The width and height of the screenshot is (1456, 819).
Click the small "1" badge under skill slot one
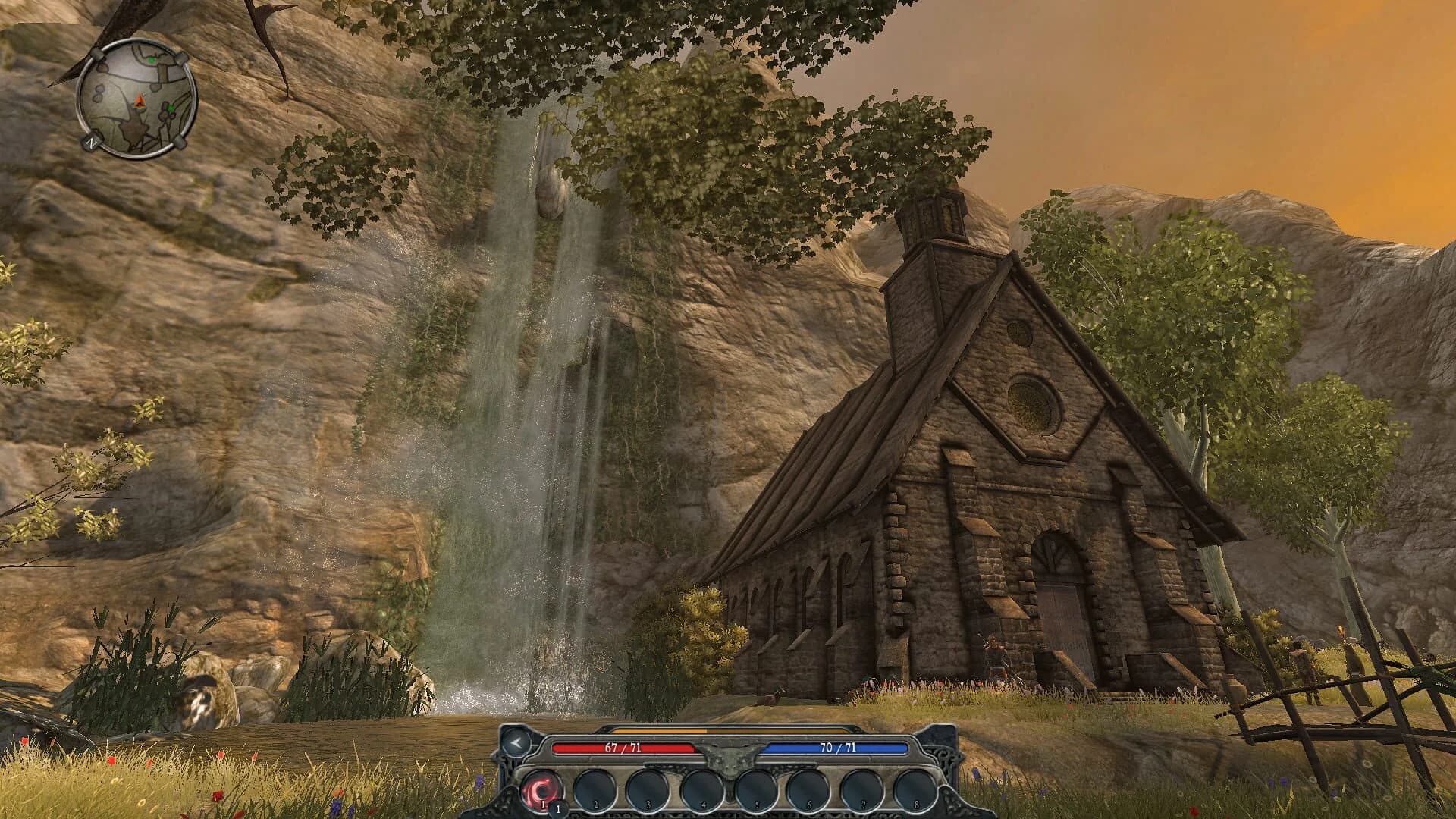[558, 808]
